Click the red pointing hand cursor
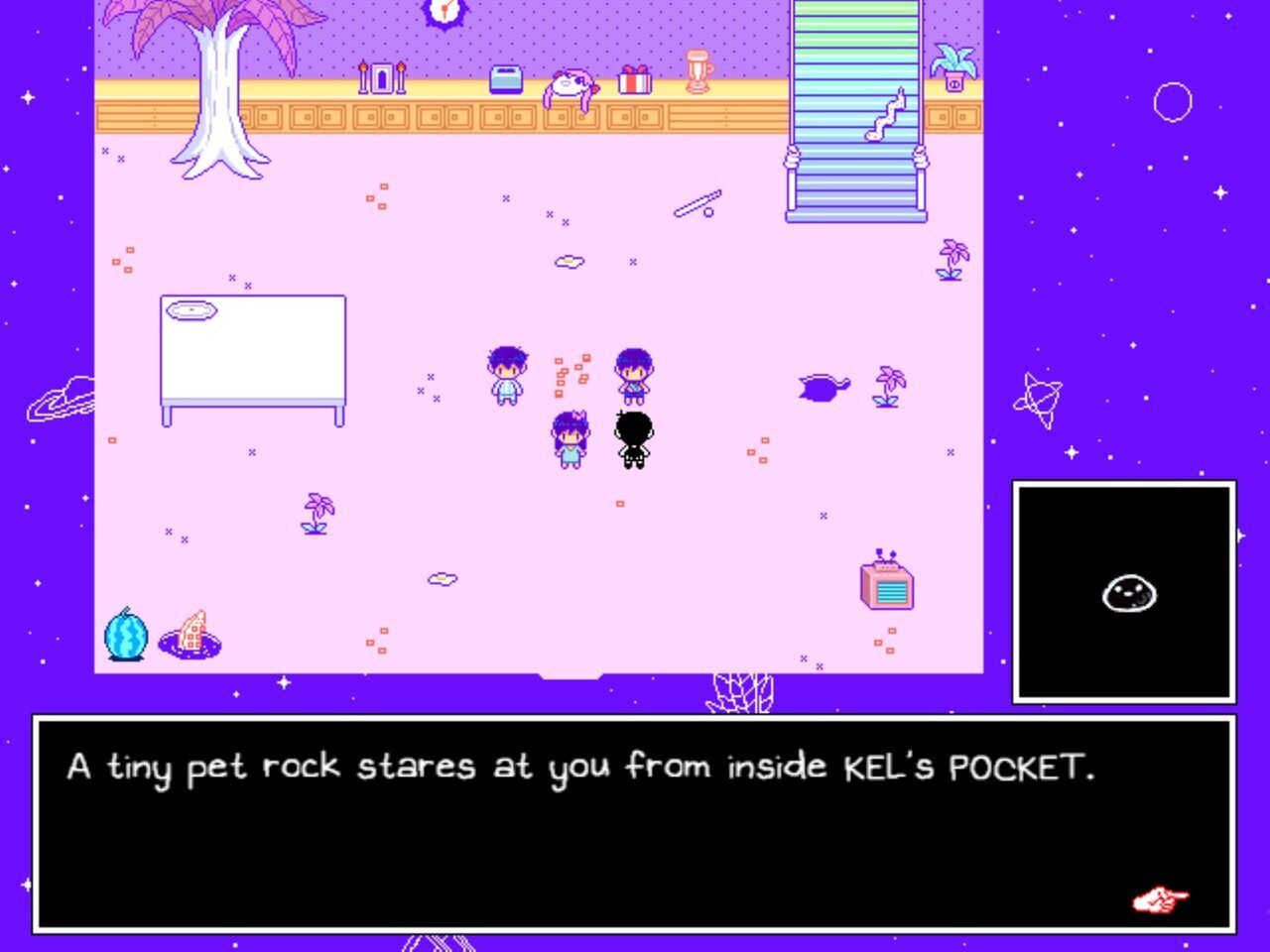 1158,900
